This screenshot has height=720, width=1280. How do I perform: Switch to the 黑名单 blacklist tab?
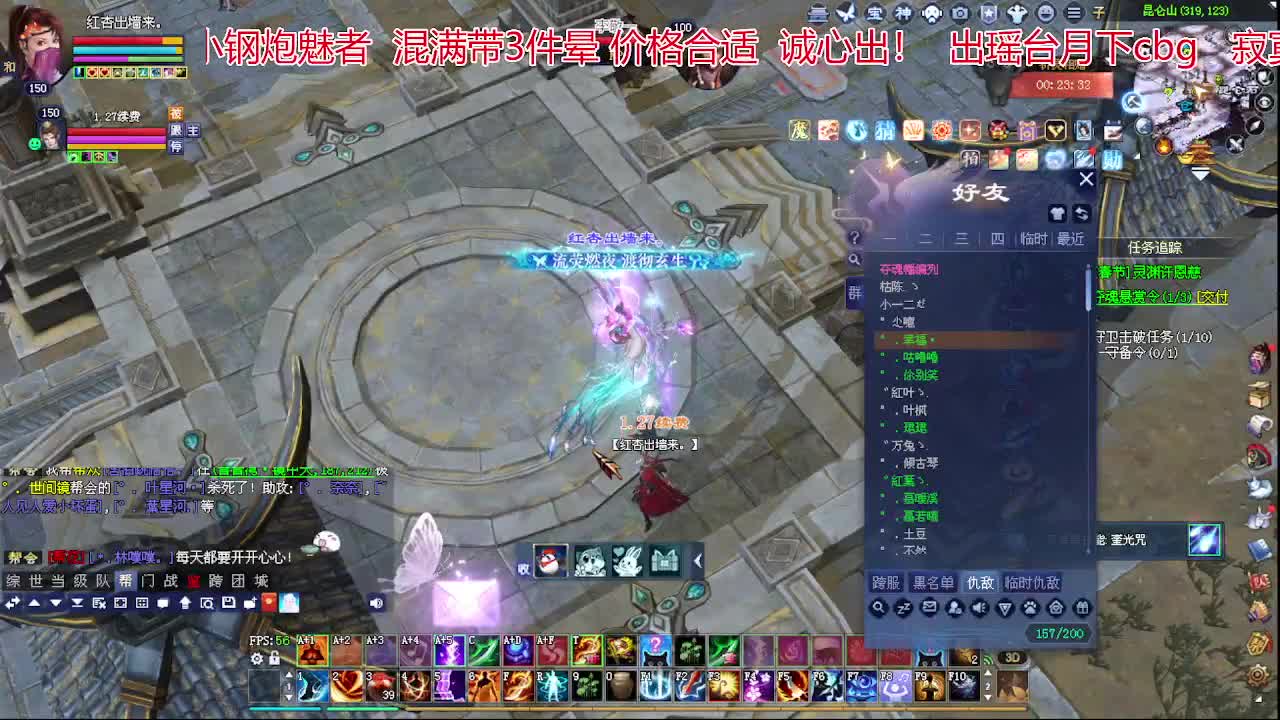click(935, 582)
